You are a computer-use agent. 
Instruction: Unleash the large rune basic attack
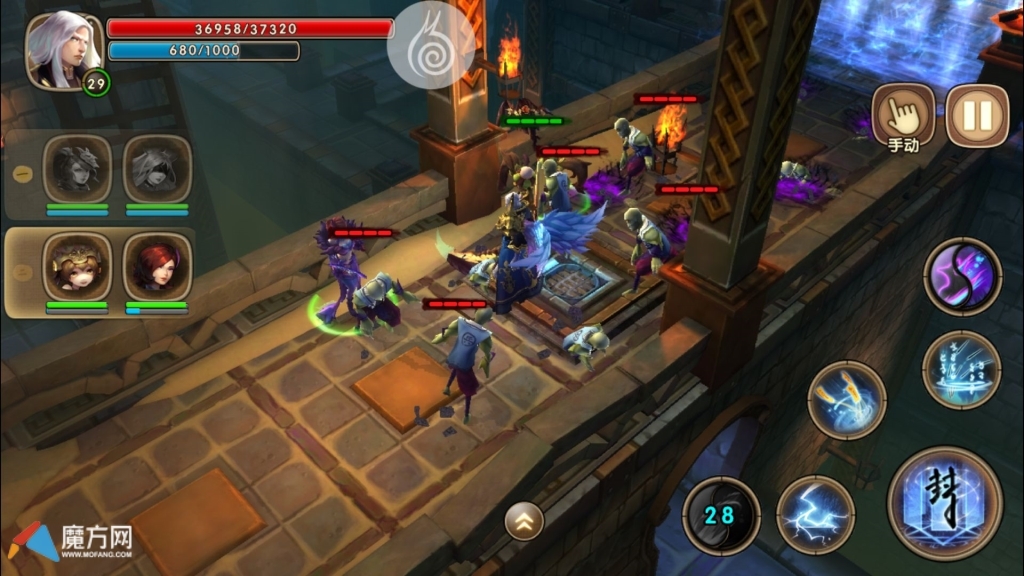[944, 503]
